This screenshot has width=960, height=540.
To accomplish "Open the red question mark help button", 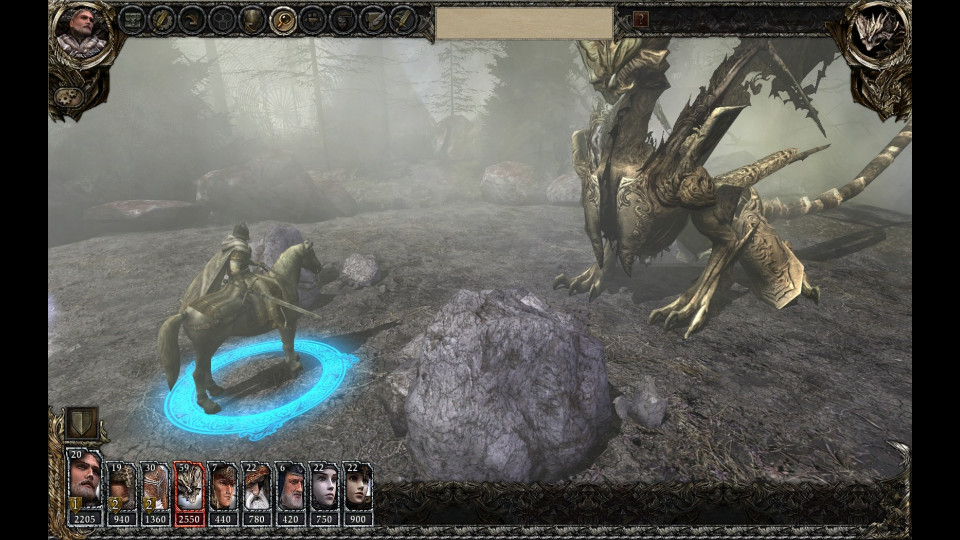I will [641, 19].
